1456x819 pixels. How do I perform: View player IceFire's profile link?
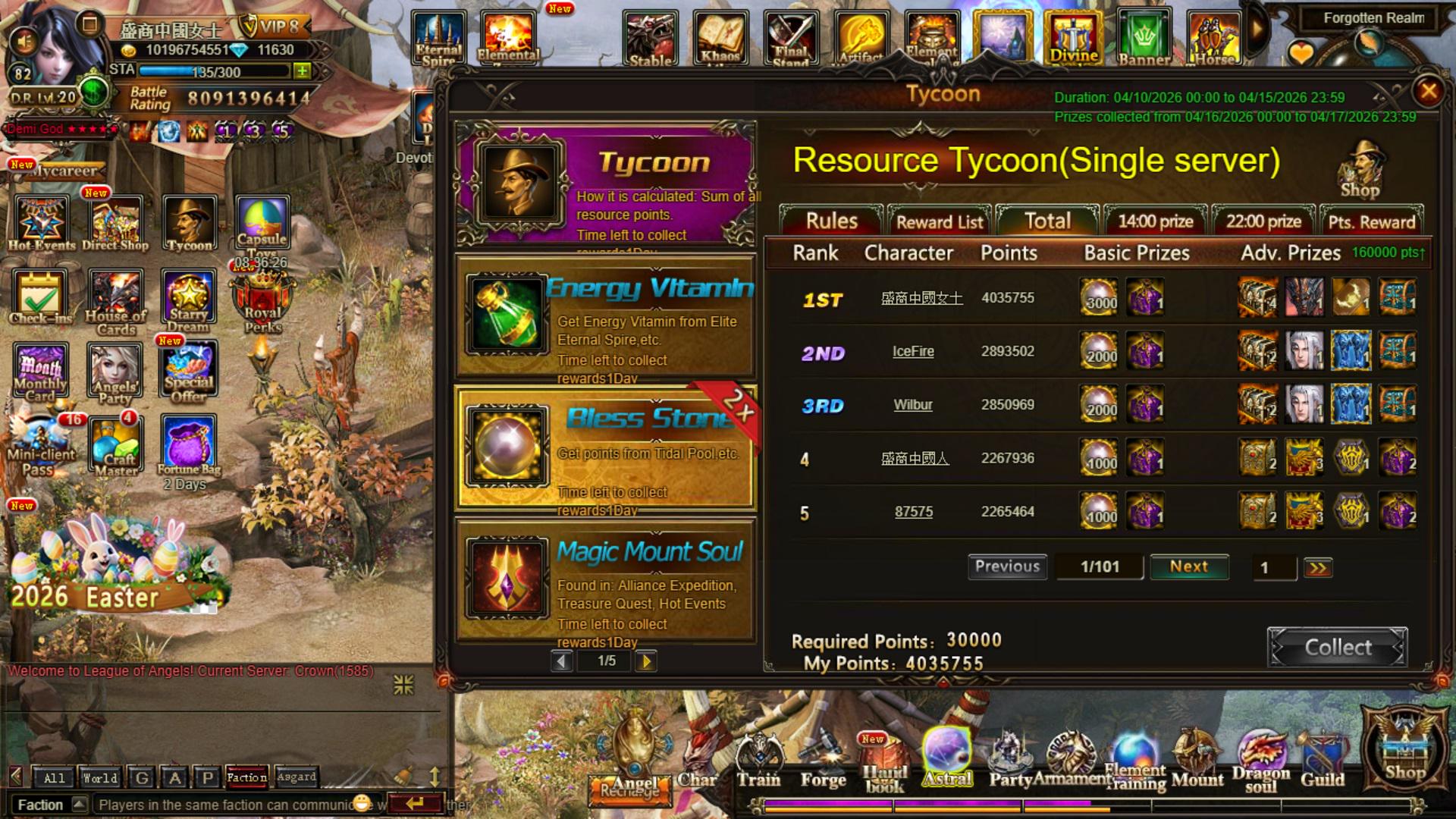click(913, 351)
